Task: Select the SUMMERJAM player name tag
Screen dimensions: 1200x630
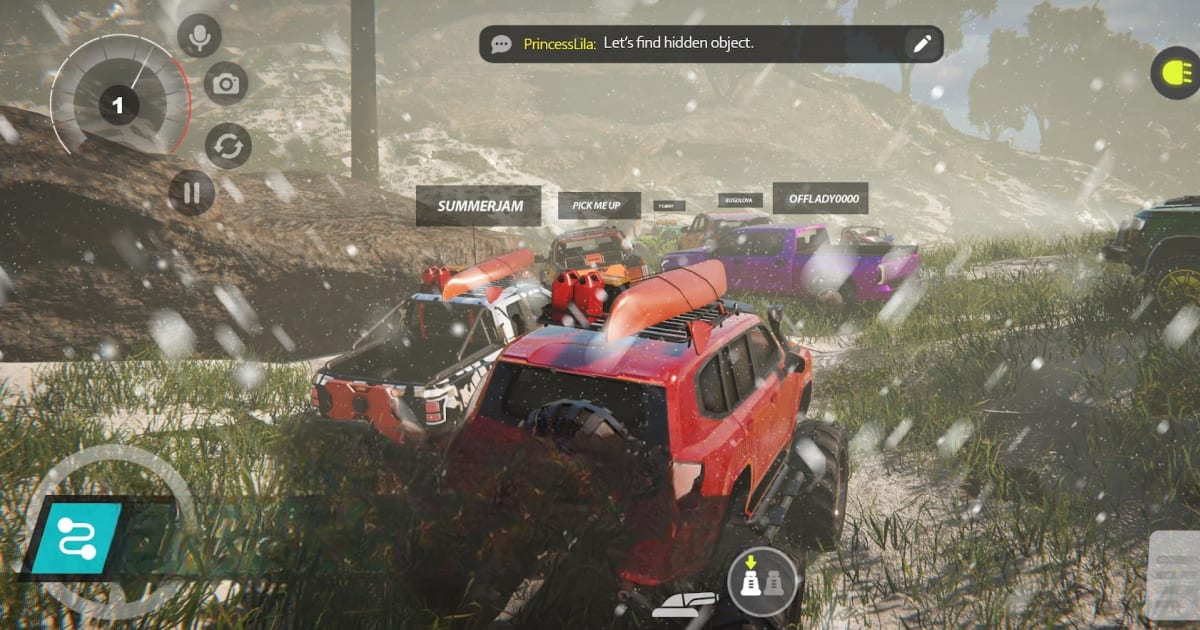Action: 478,206
